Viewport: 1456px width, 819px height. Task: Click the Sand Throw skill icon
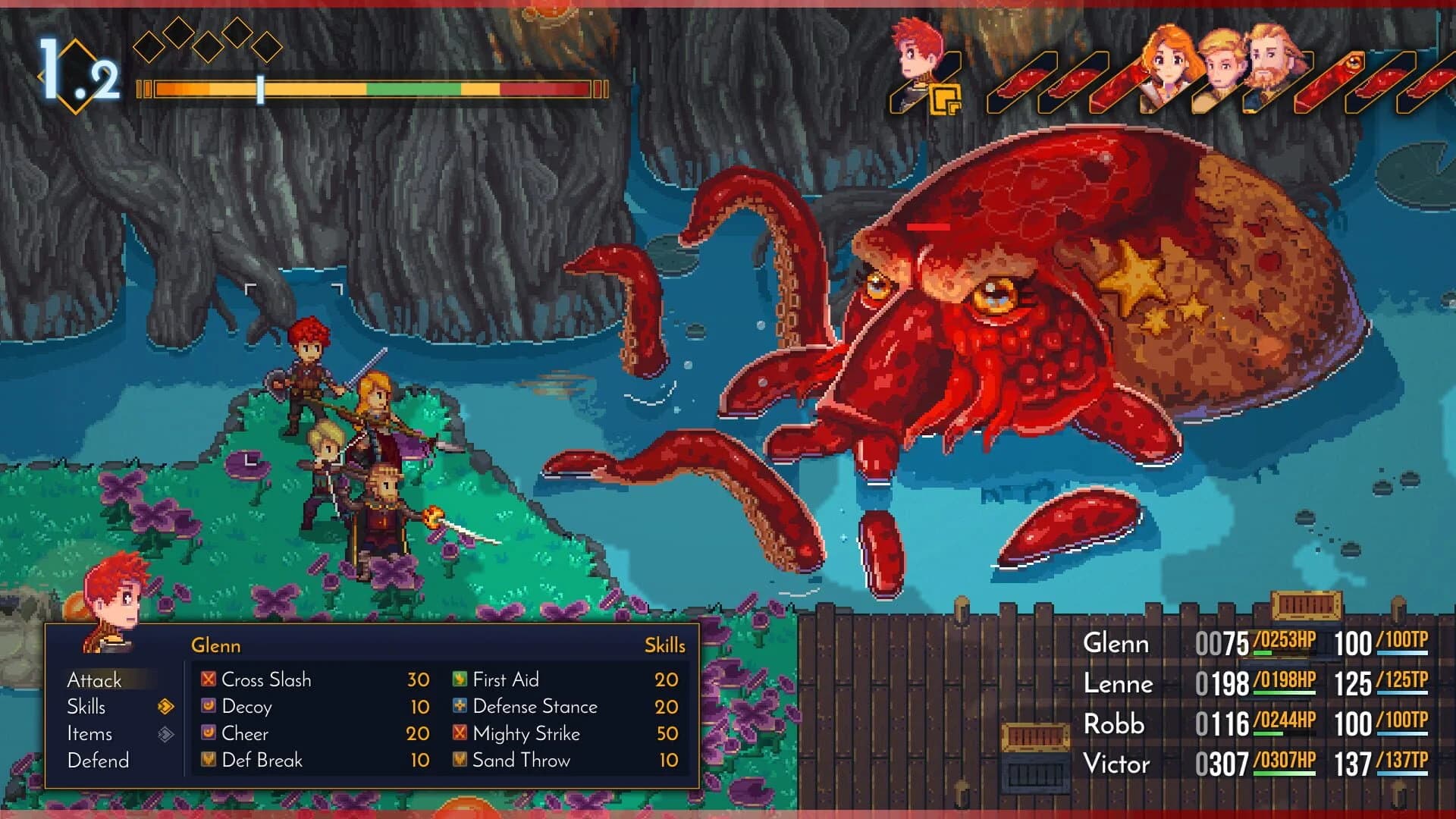pyautogui.click(x=458, y=760)
